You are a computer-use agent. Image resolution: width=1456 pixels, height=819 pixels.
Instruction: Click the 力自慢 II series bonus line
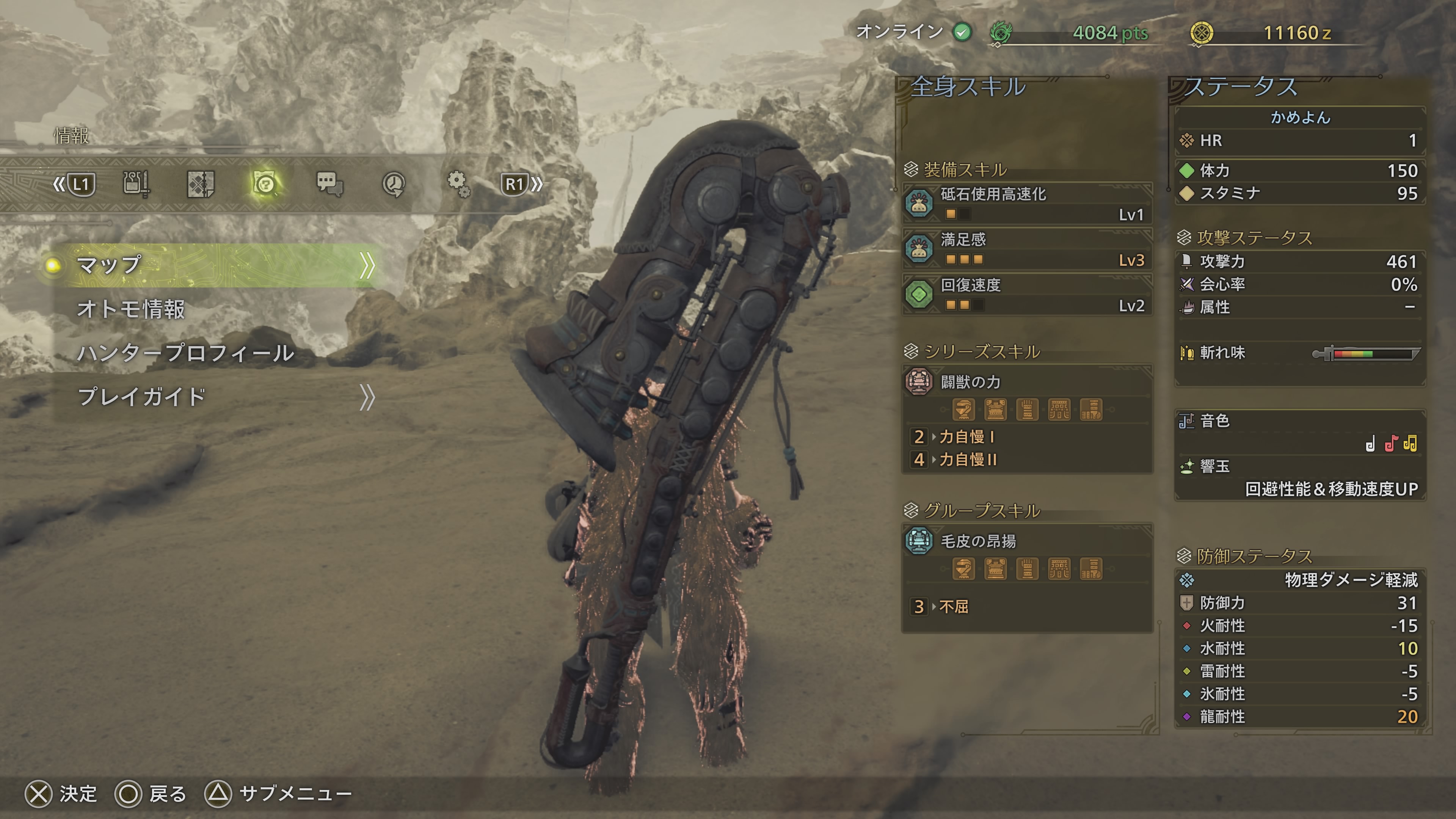[x=968, y=460]
